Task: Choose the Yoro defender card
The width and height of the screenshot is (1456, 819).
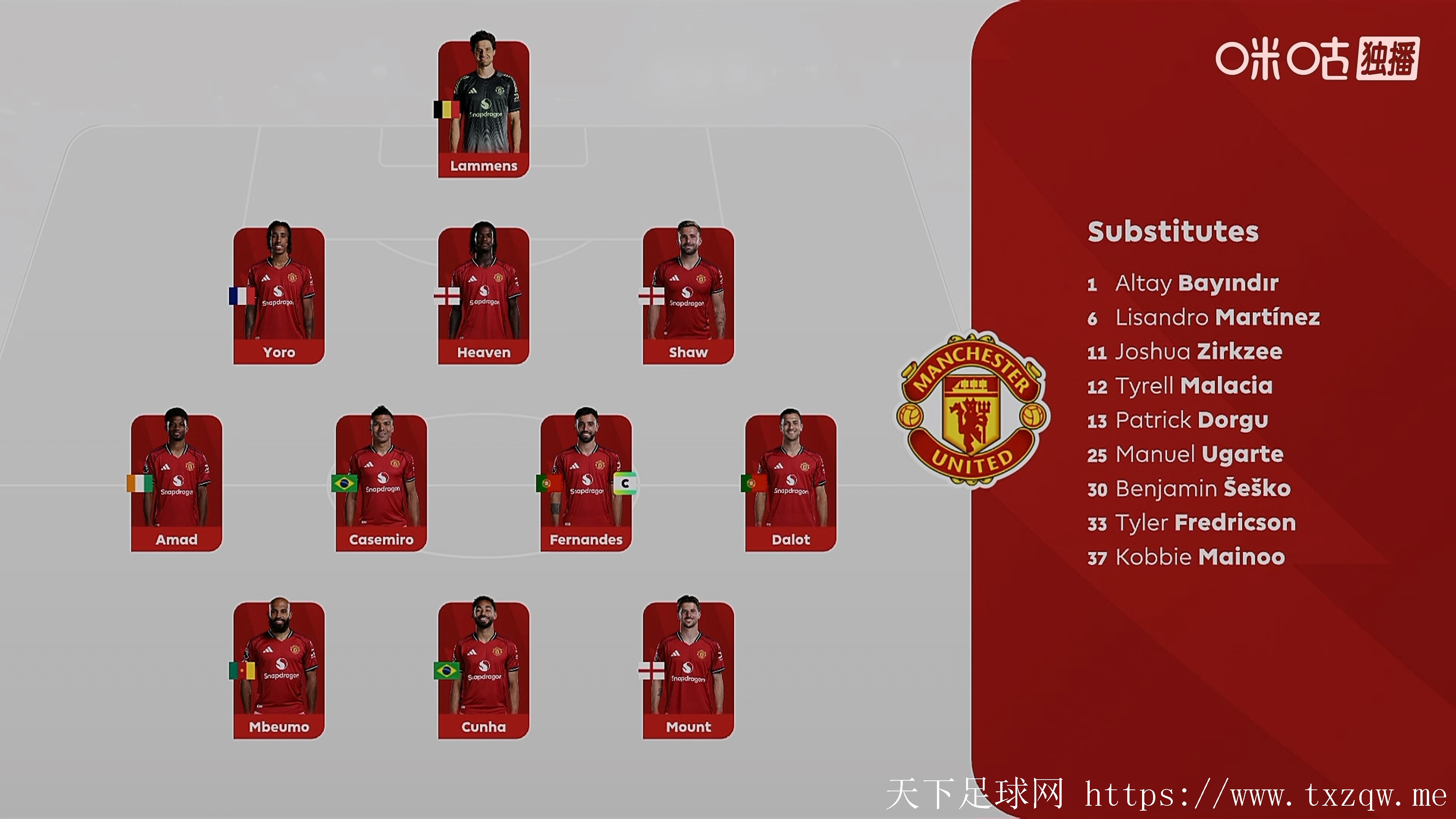Action: (x=279, y=296)
